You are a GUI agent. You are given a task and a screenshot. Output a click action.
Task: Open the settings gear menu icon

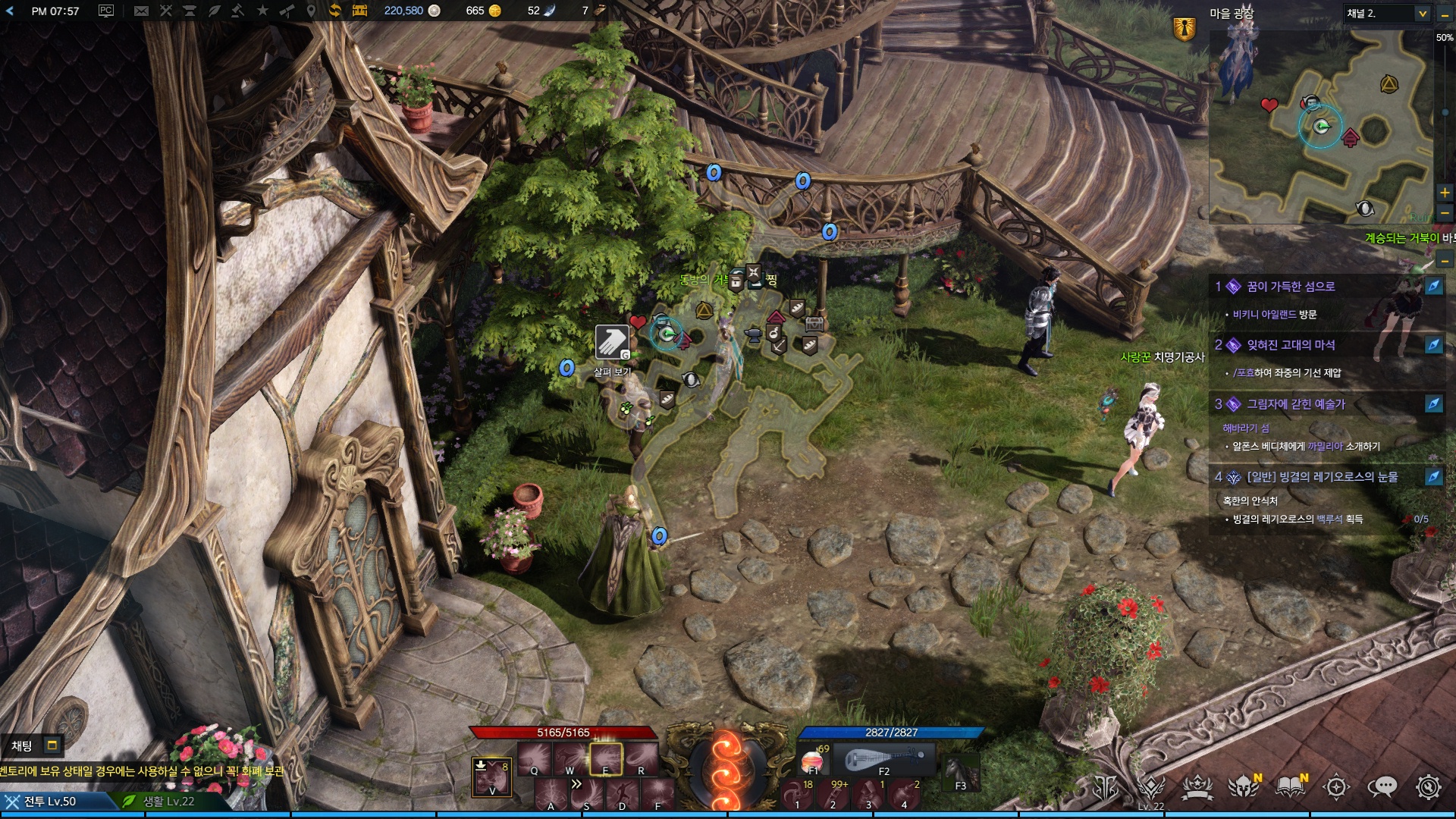click(1428, 787)
